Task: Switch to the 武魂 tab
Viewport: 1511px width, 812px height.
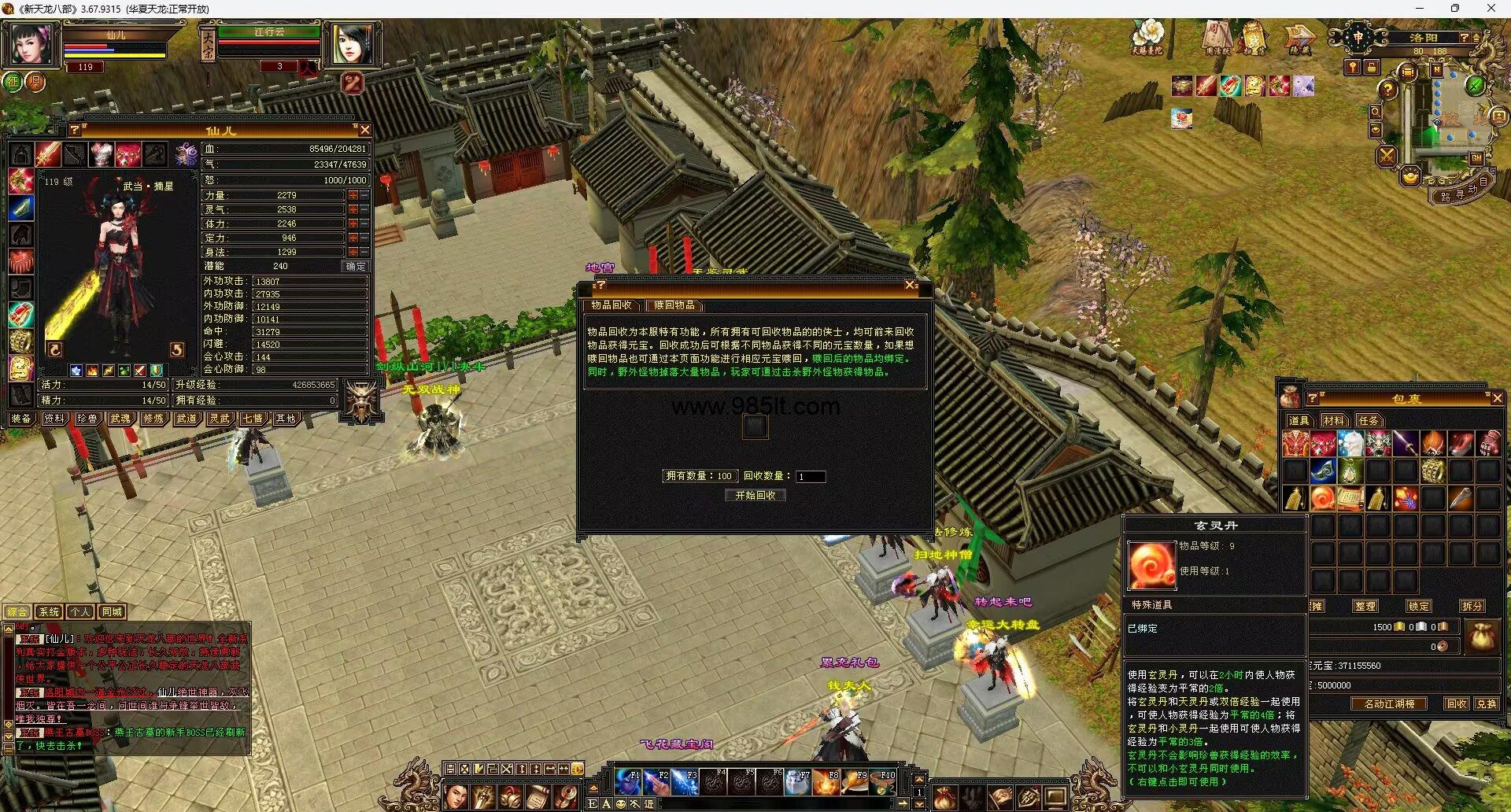Action: click(x=120, y=419)
